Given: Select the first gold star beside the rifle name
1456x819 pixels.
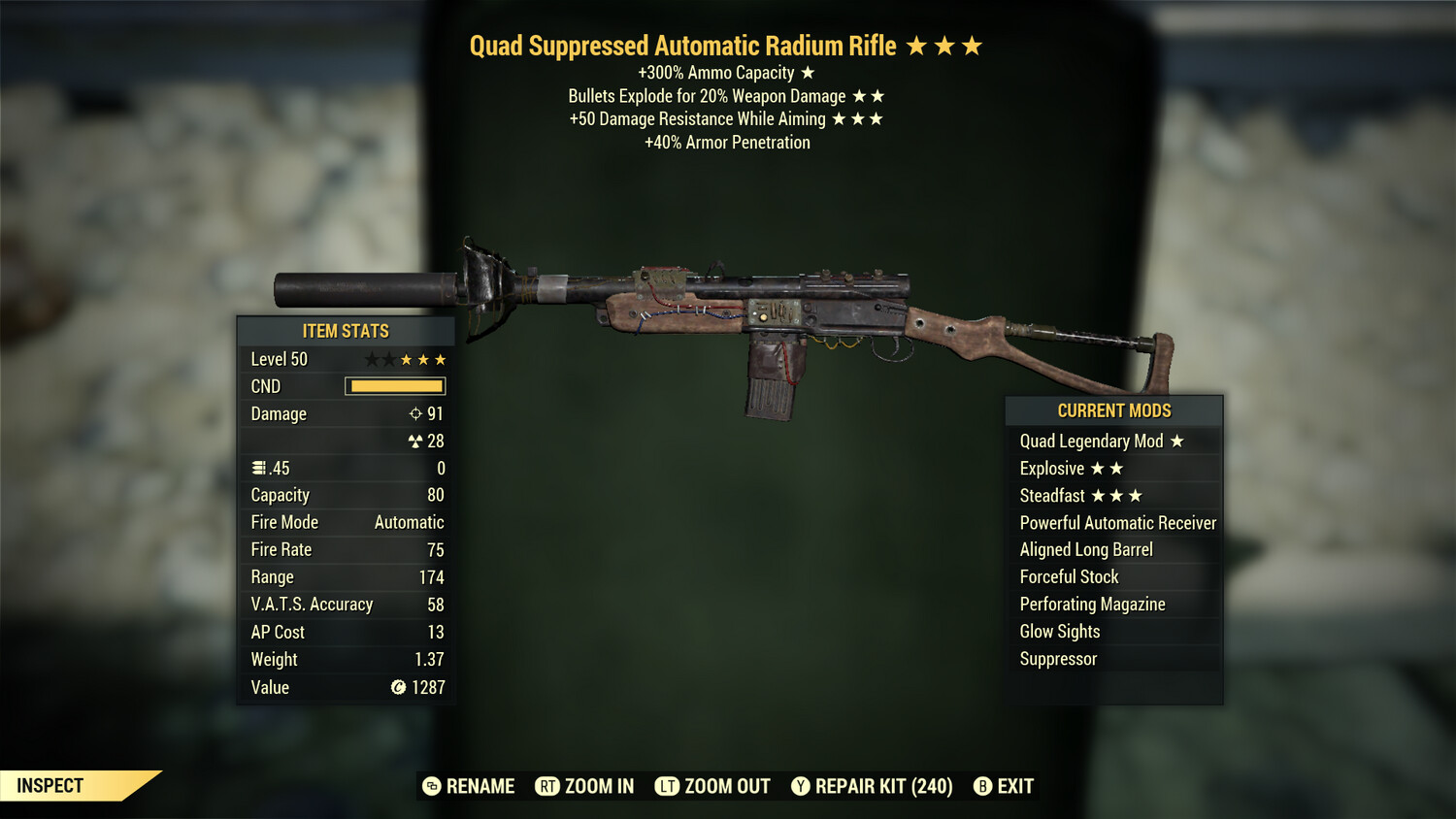Looking at the screenshot, I should (919, 45).
